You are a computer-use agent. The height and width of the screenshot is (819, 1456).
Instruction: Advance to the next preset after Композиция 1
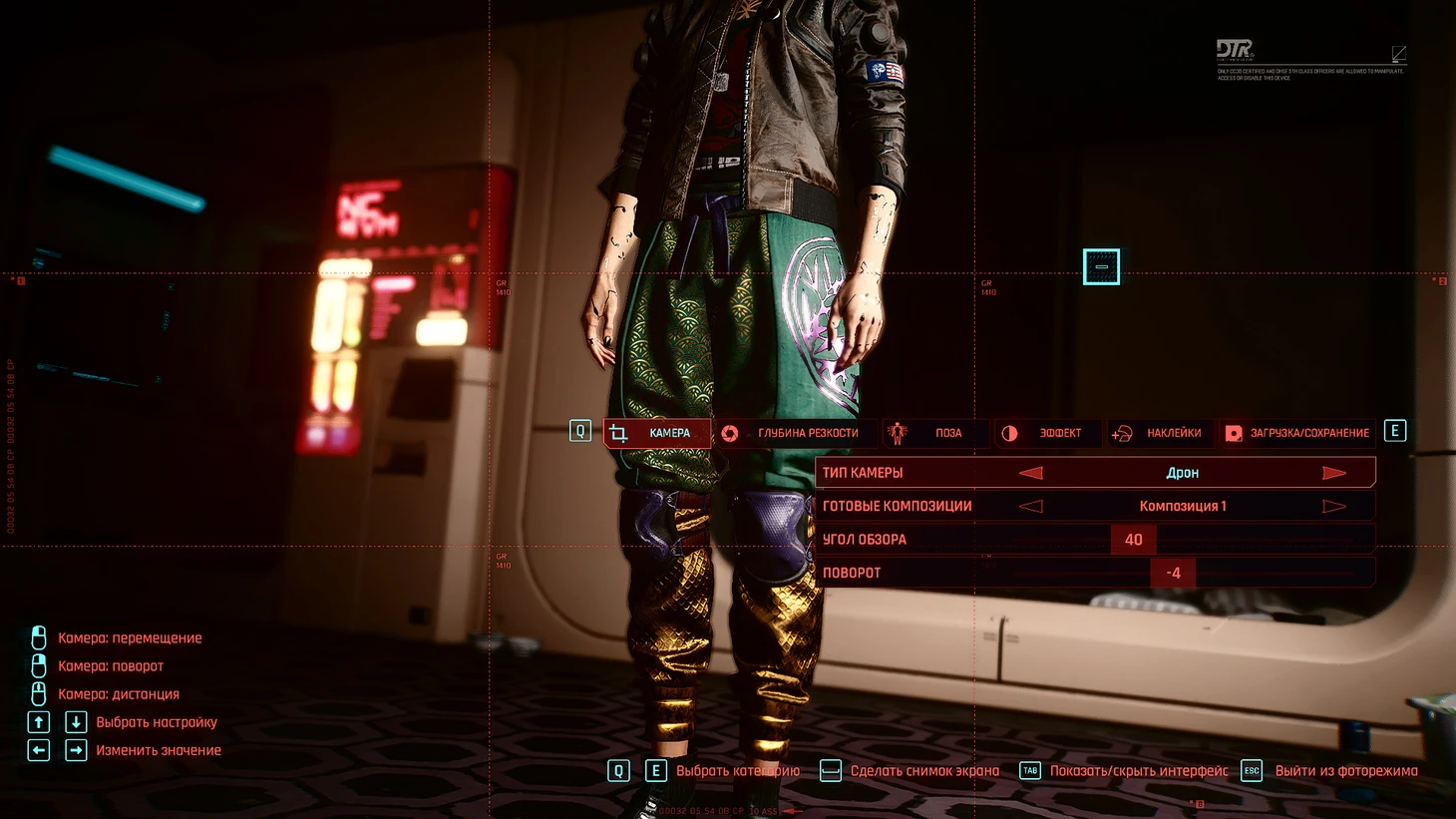point(1334,507)
